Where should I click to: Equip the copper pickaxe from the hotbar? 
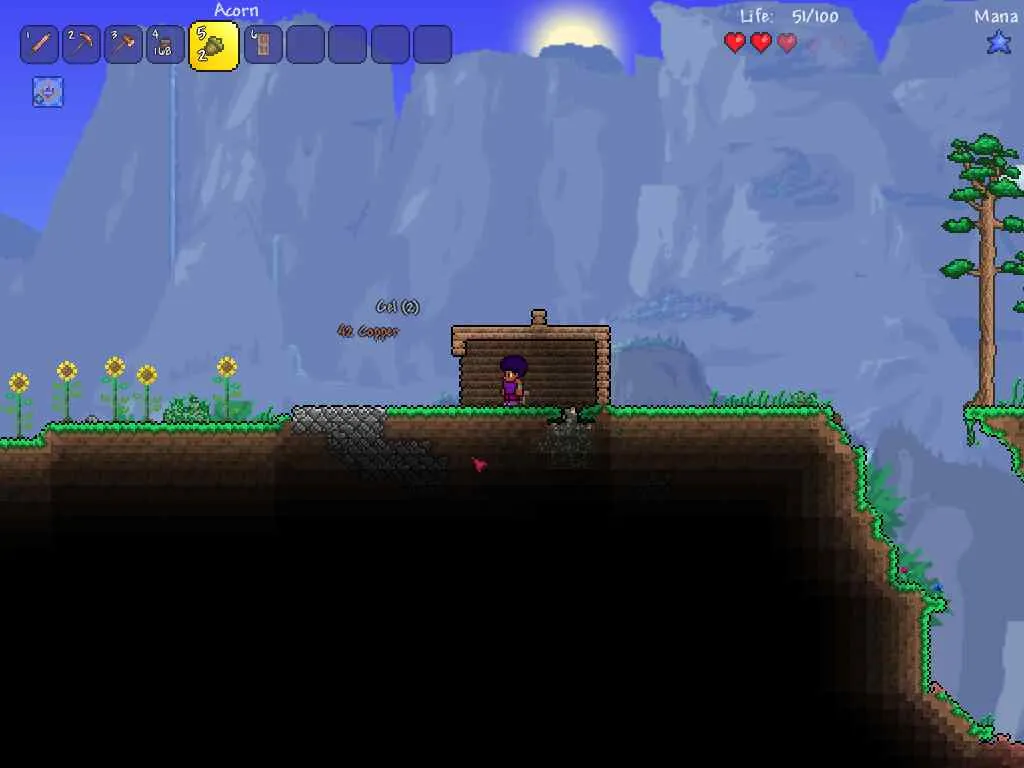(x=81, y=45)
